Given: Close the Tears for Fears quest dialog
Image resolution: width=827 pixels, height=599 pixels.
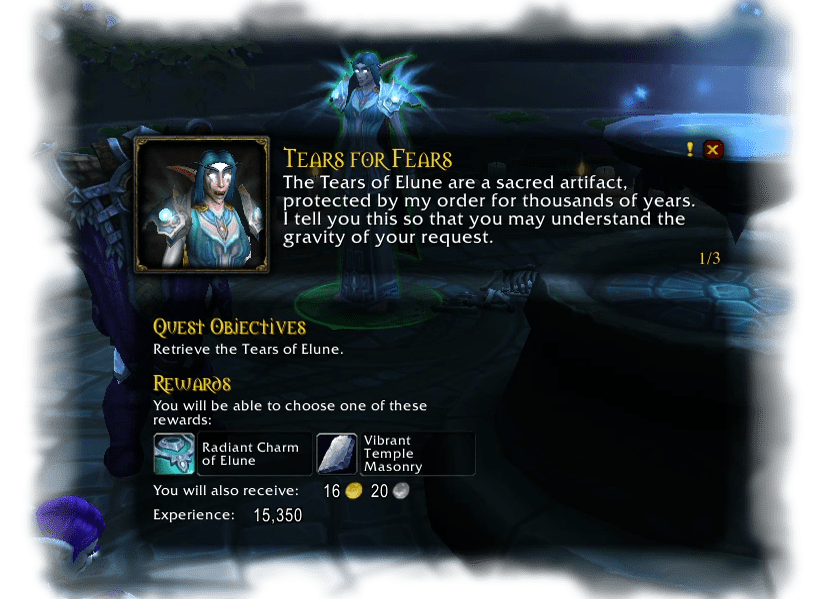Looking at the screenshot, I should 713,150.
